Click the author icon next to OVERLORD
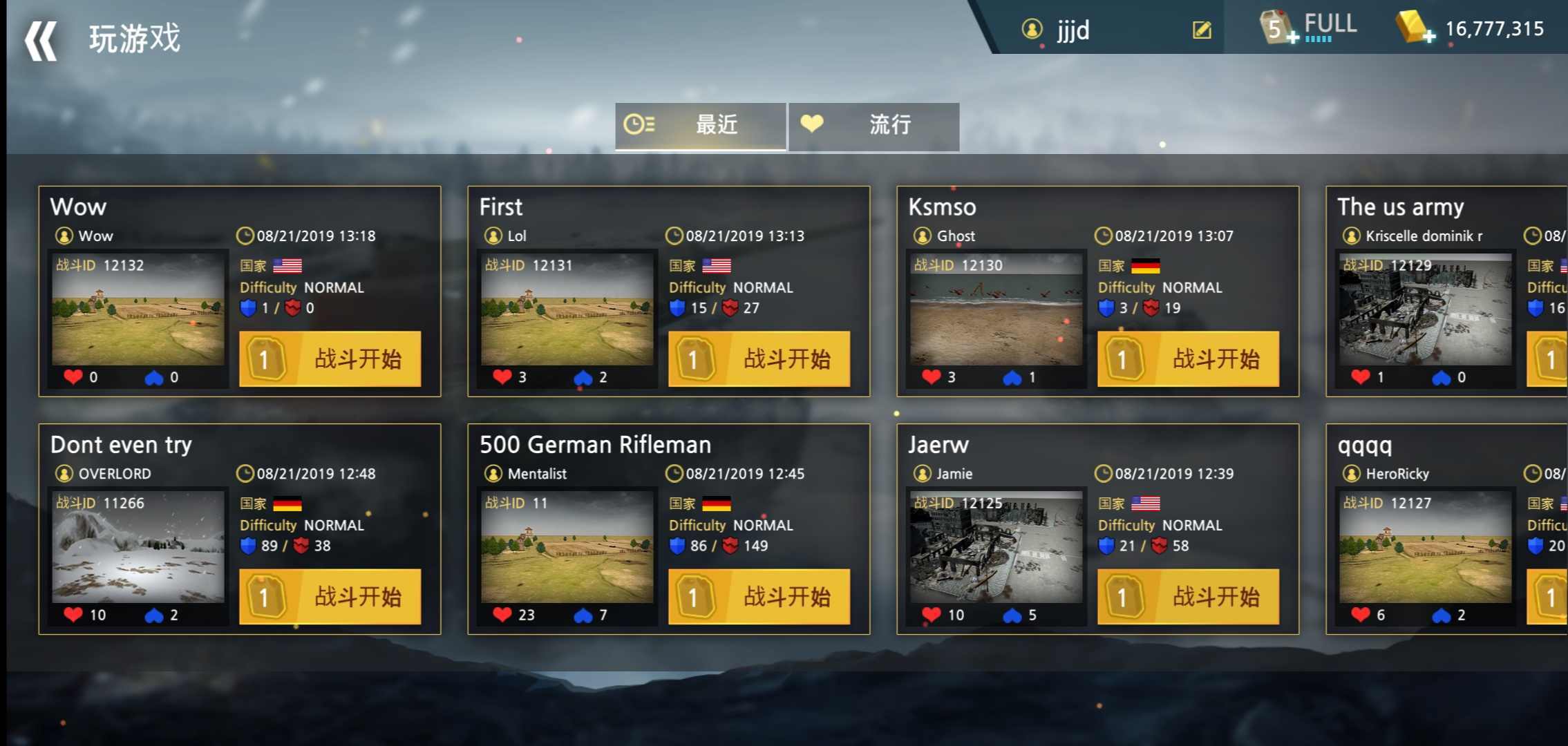Screen dimensions: 1568x746 tap(64, 473)
